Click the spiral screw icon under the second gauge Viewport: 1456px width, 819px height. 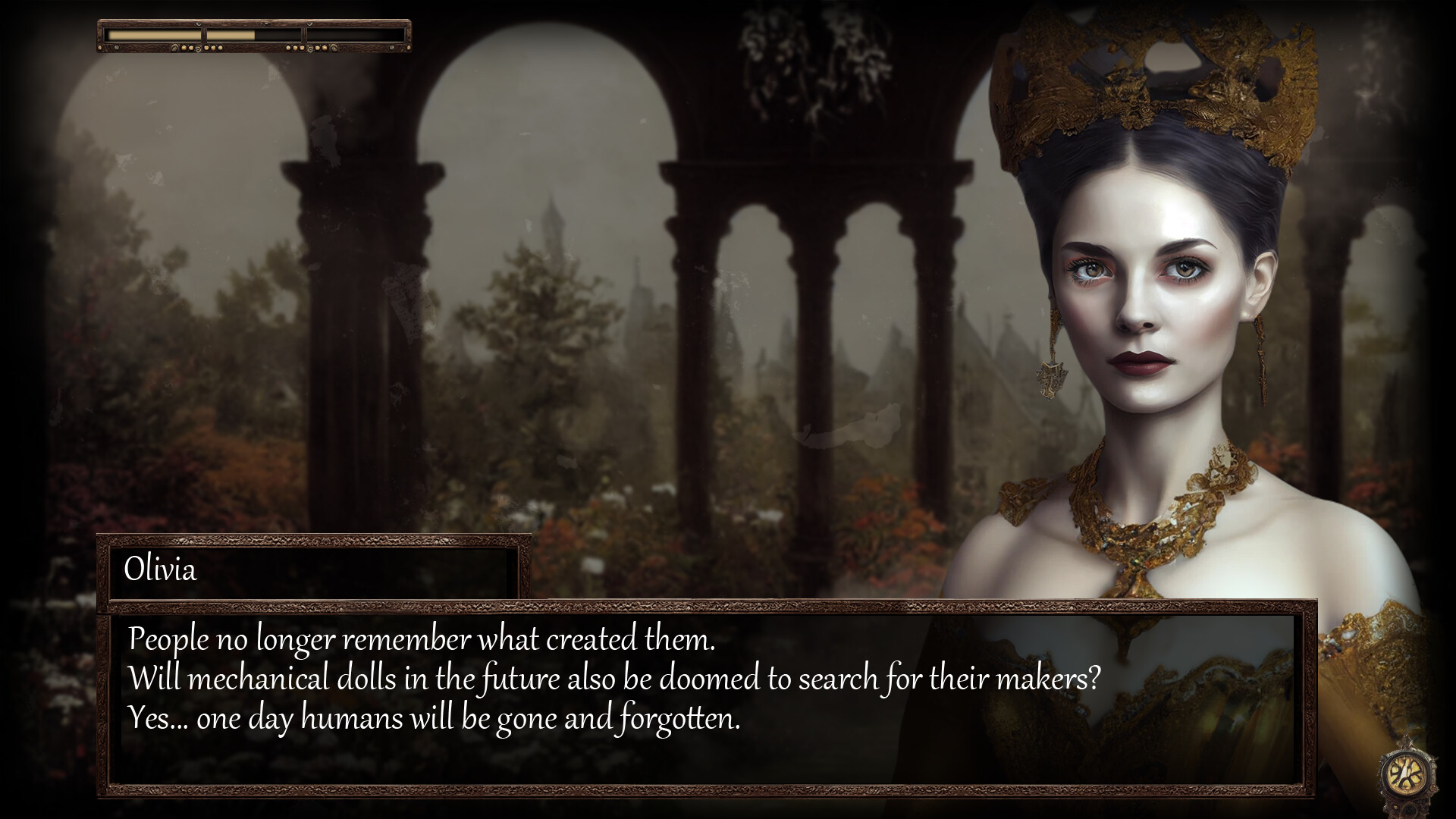(309, 49)
